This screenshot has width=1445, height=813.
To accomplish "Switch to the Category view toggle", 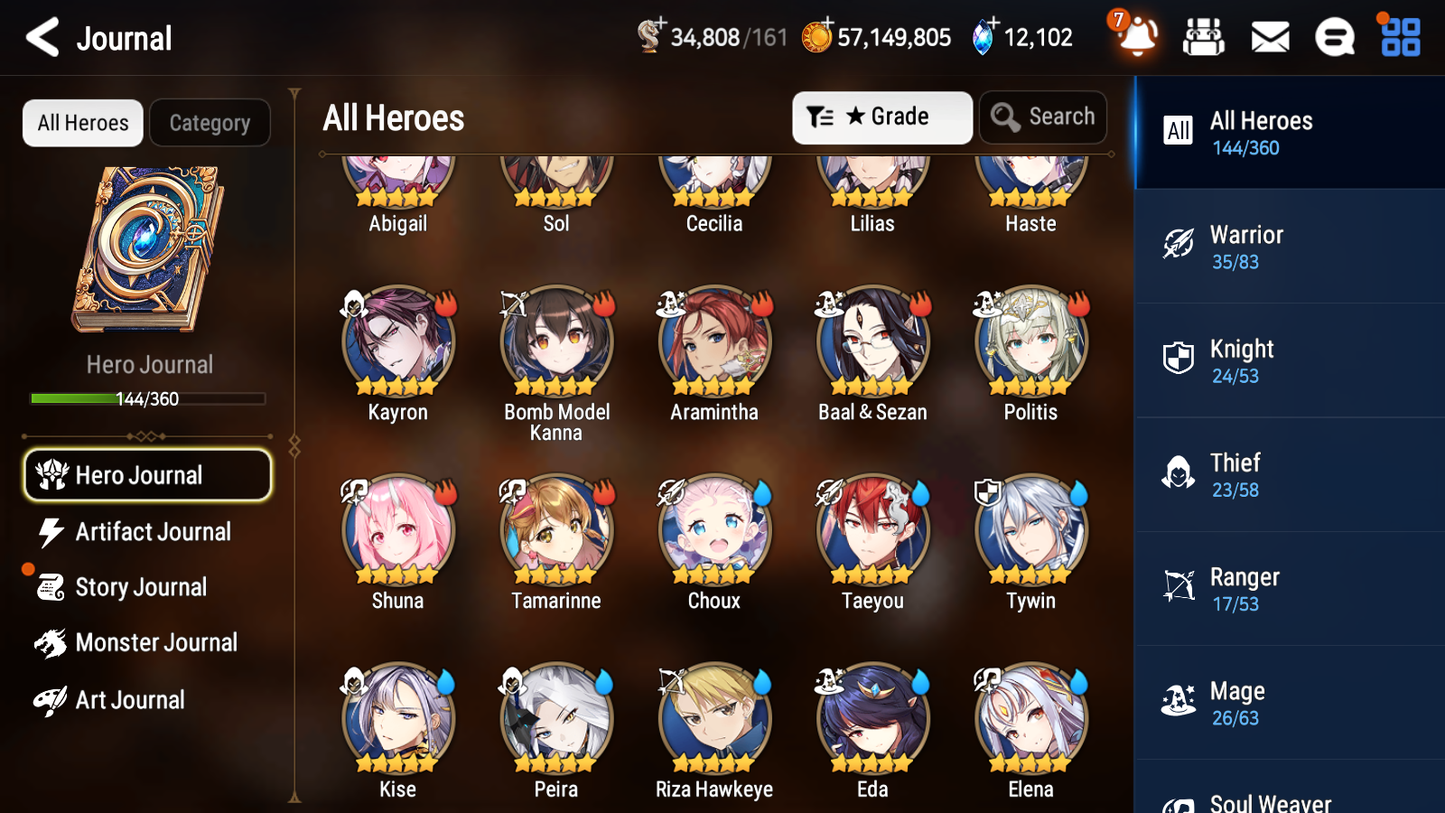I will pos(210,122).
